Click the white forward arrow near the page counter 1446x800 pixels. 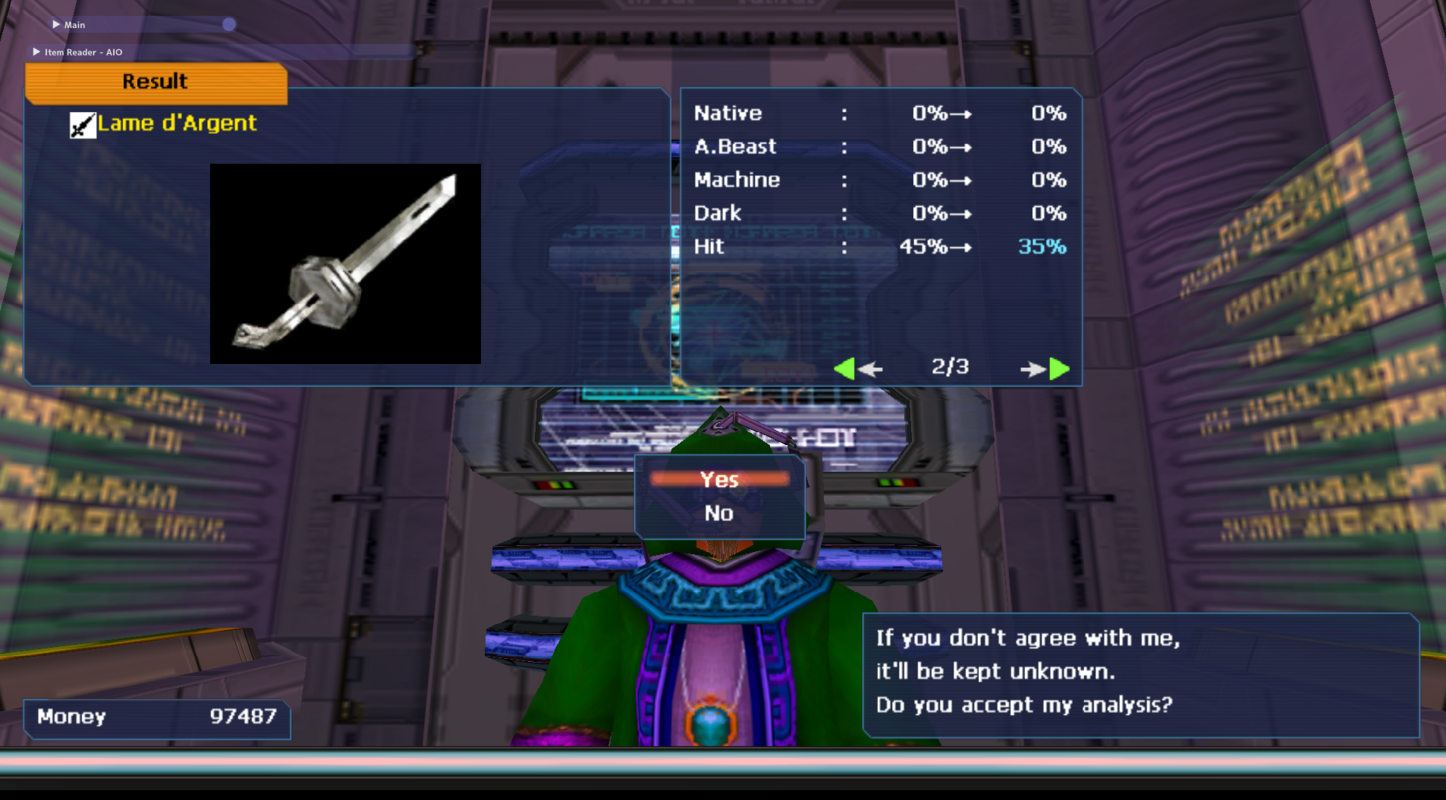coord(1034,368)
